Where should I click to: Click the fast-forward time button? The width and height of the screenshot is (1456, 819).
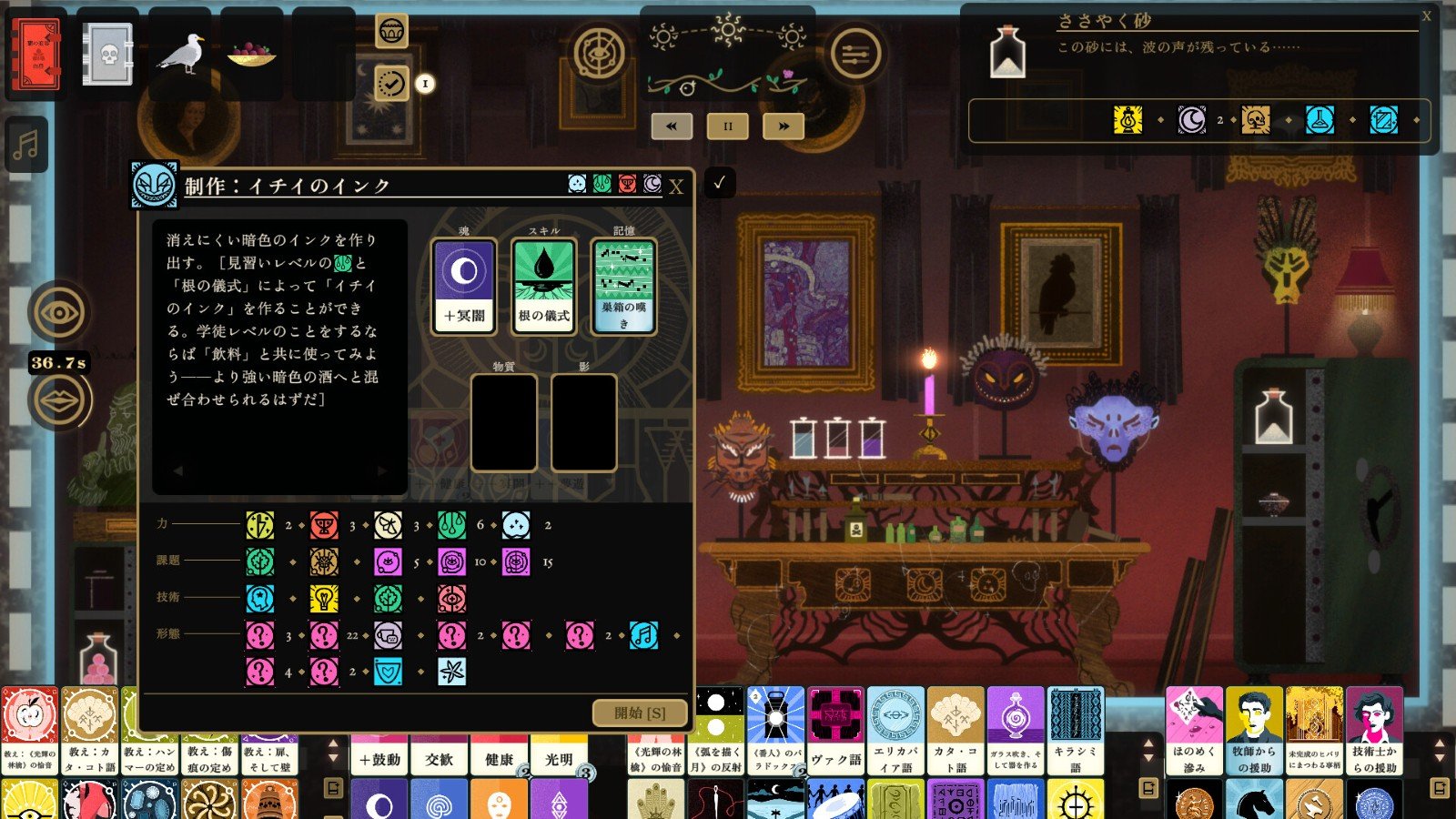tap(783, 126)
